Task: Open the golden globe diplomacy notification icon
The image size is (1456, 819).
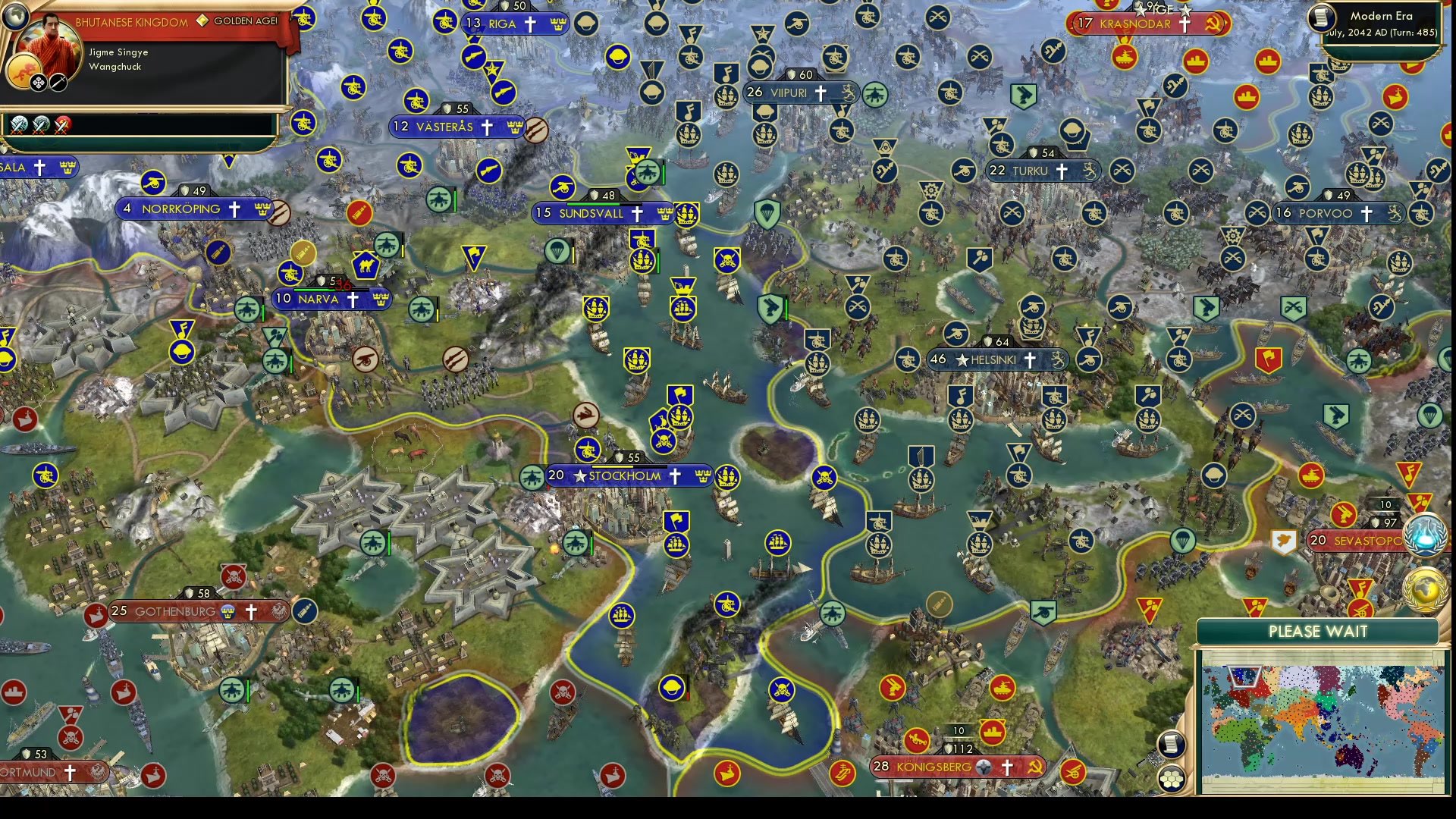Action: (1424, 590)
